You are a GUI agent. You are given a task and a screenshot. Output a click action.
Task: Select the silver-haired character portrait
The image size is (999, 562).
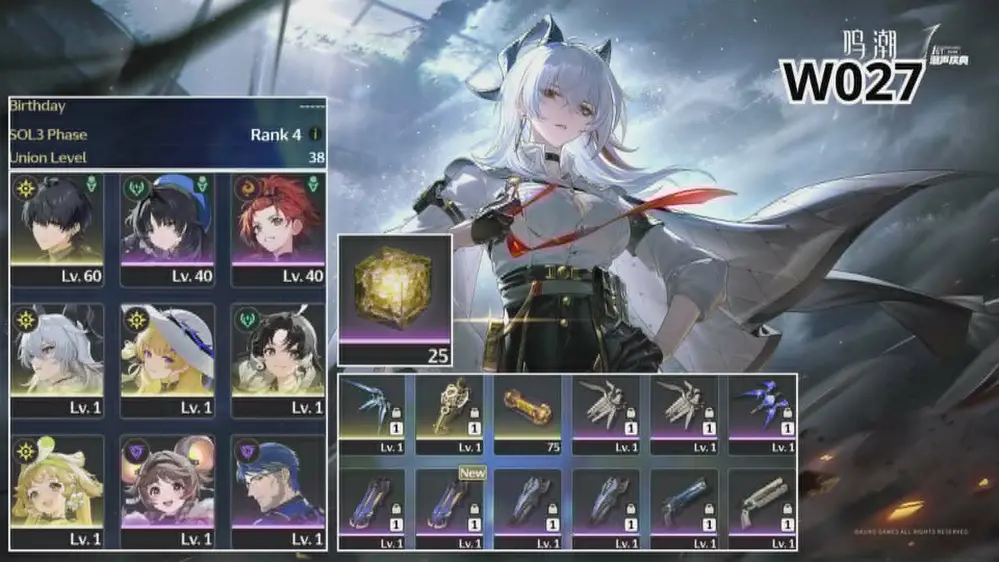(x=59, y=353)
